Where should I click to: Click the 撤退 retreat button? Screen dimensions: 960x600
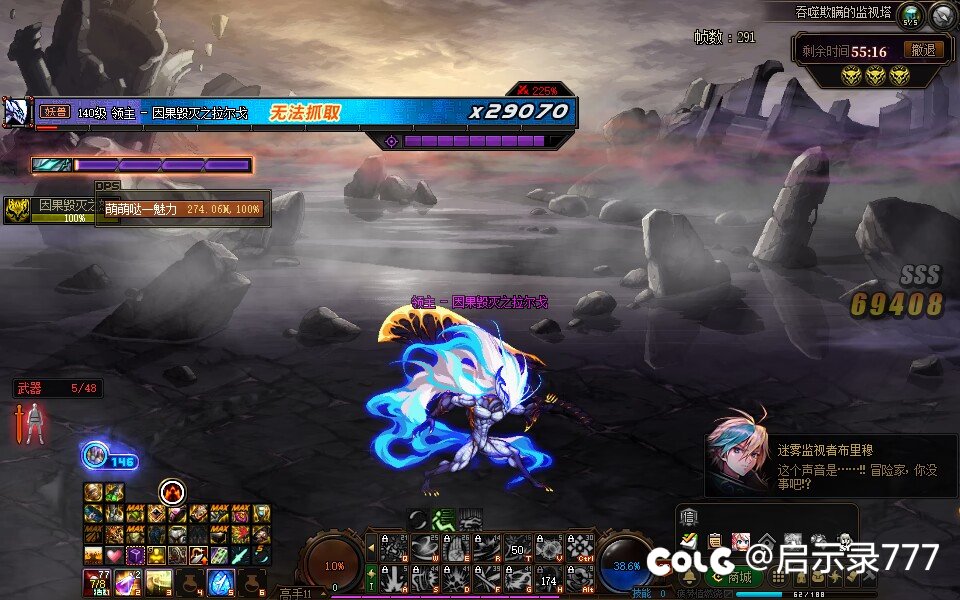coord(923,49)
